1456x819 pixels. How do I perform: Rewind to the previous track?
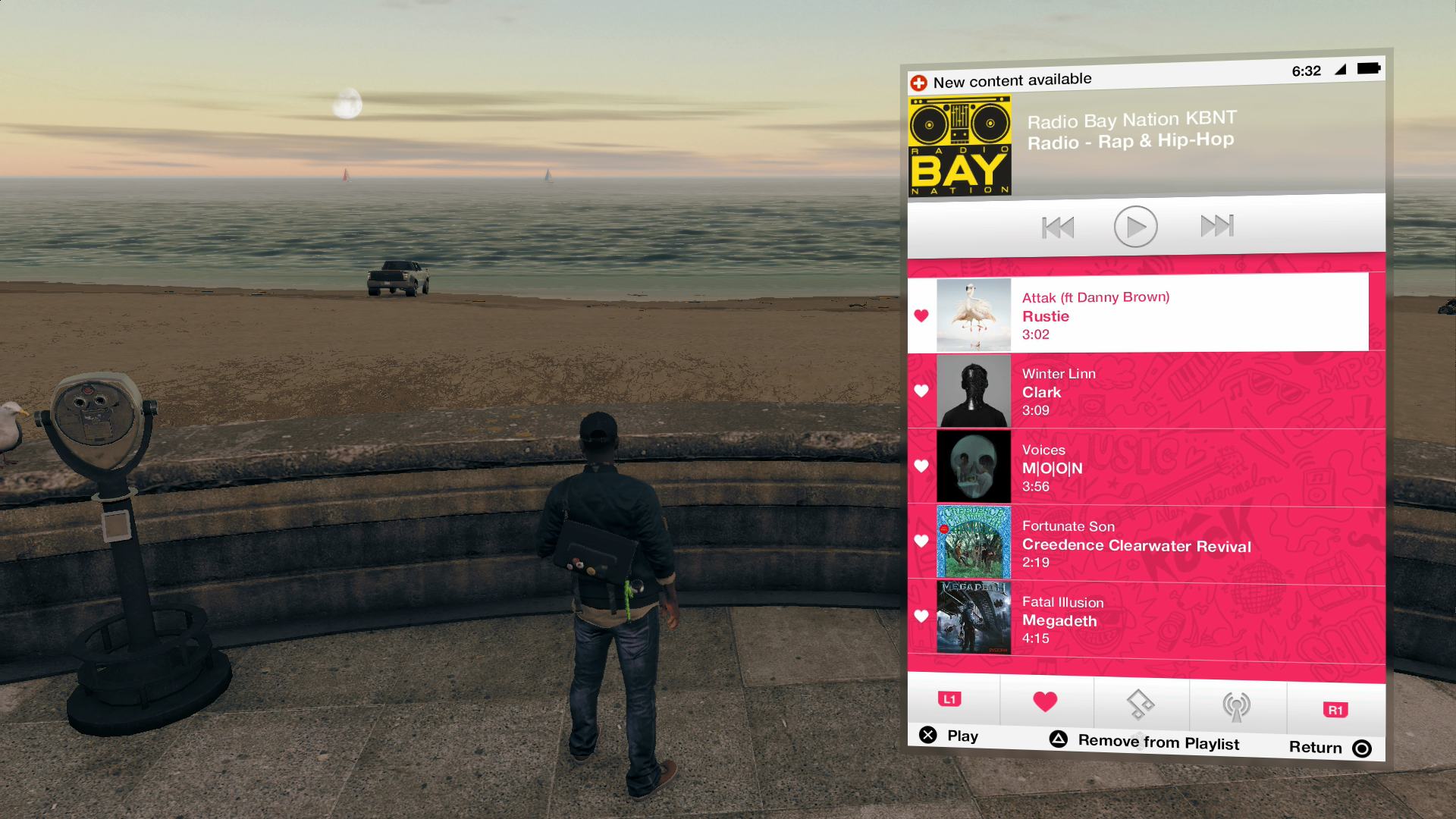[1056, 226]
